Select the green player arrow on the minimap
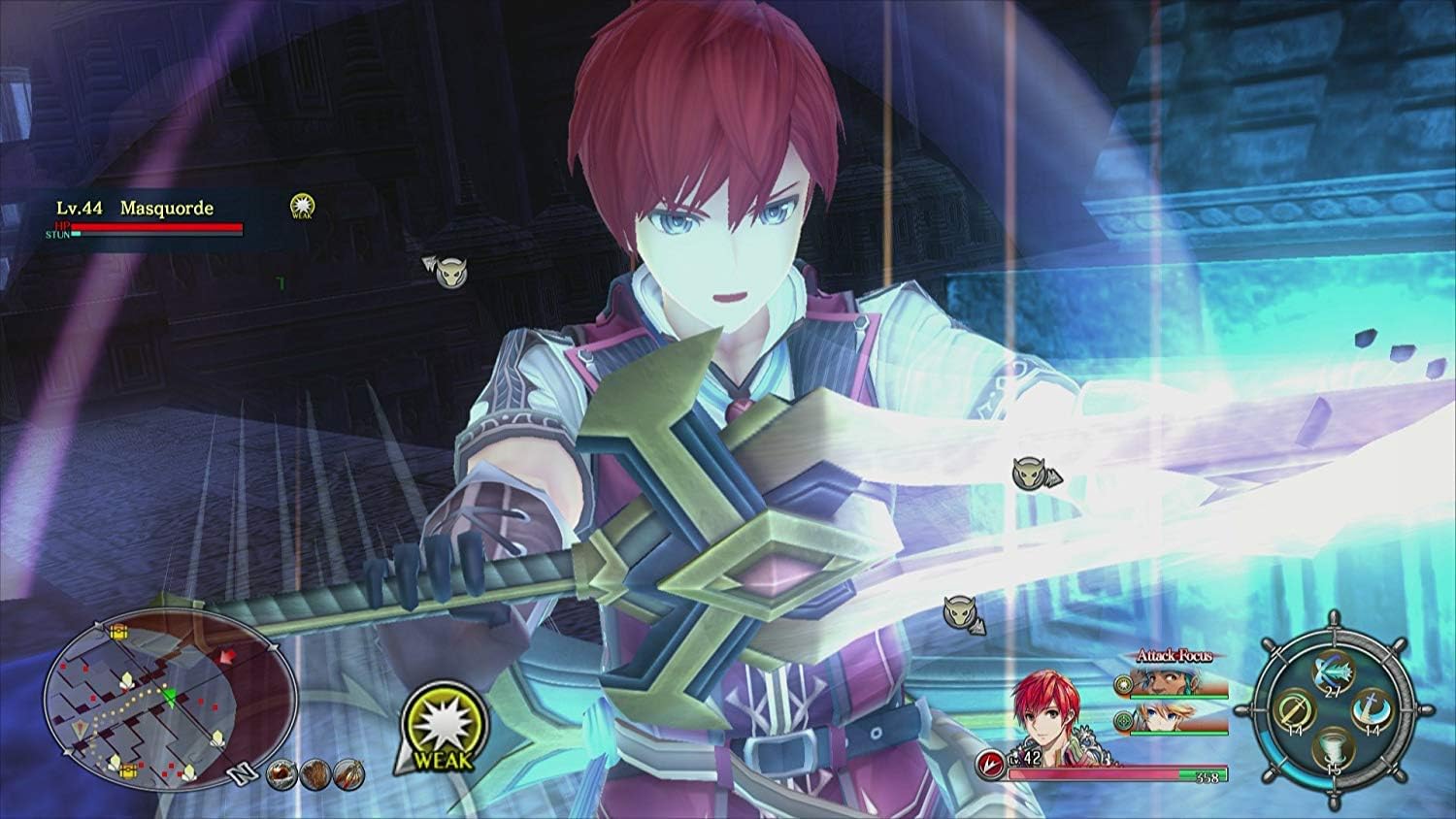Screen dimensions: 1456x819 [171, 698]
